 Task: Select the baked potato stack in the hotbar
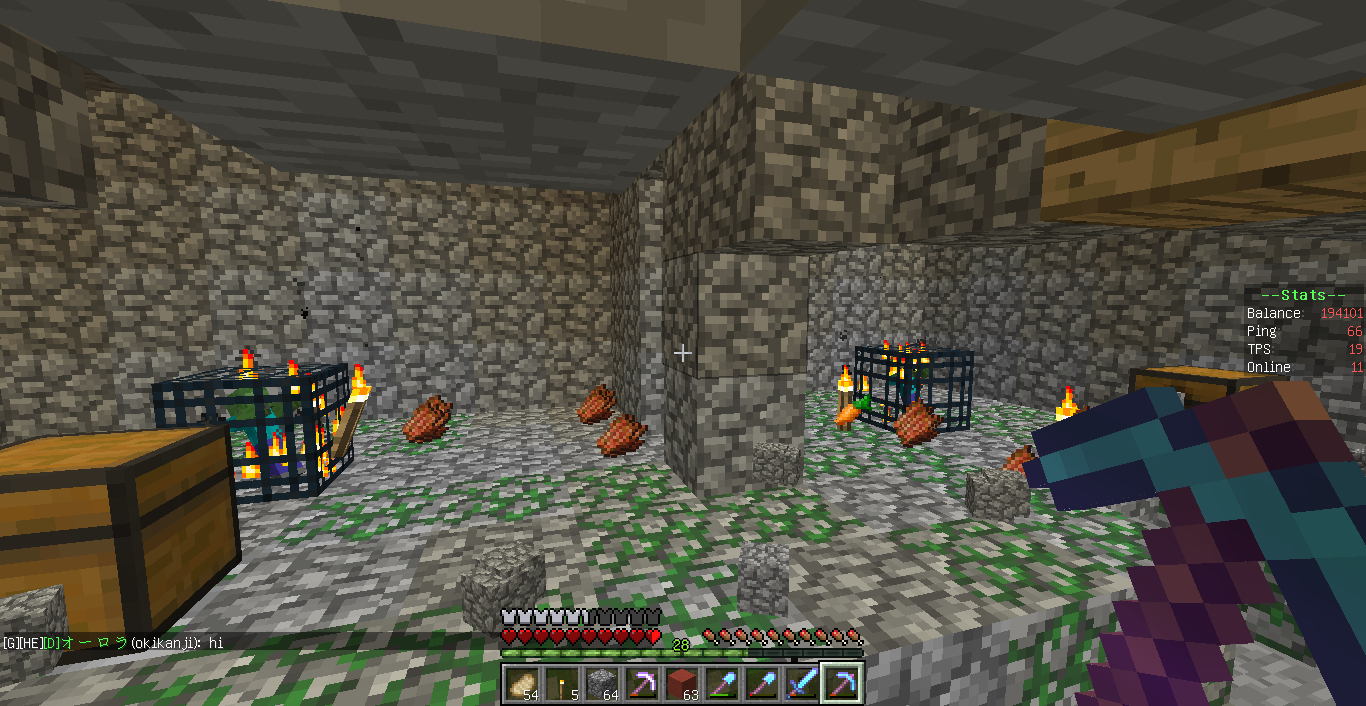tap(522, 683)
